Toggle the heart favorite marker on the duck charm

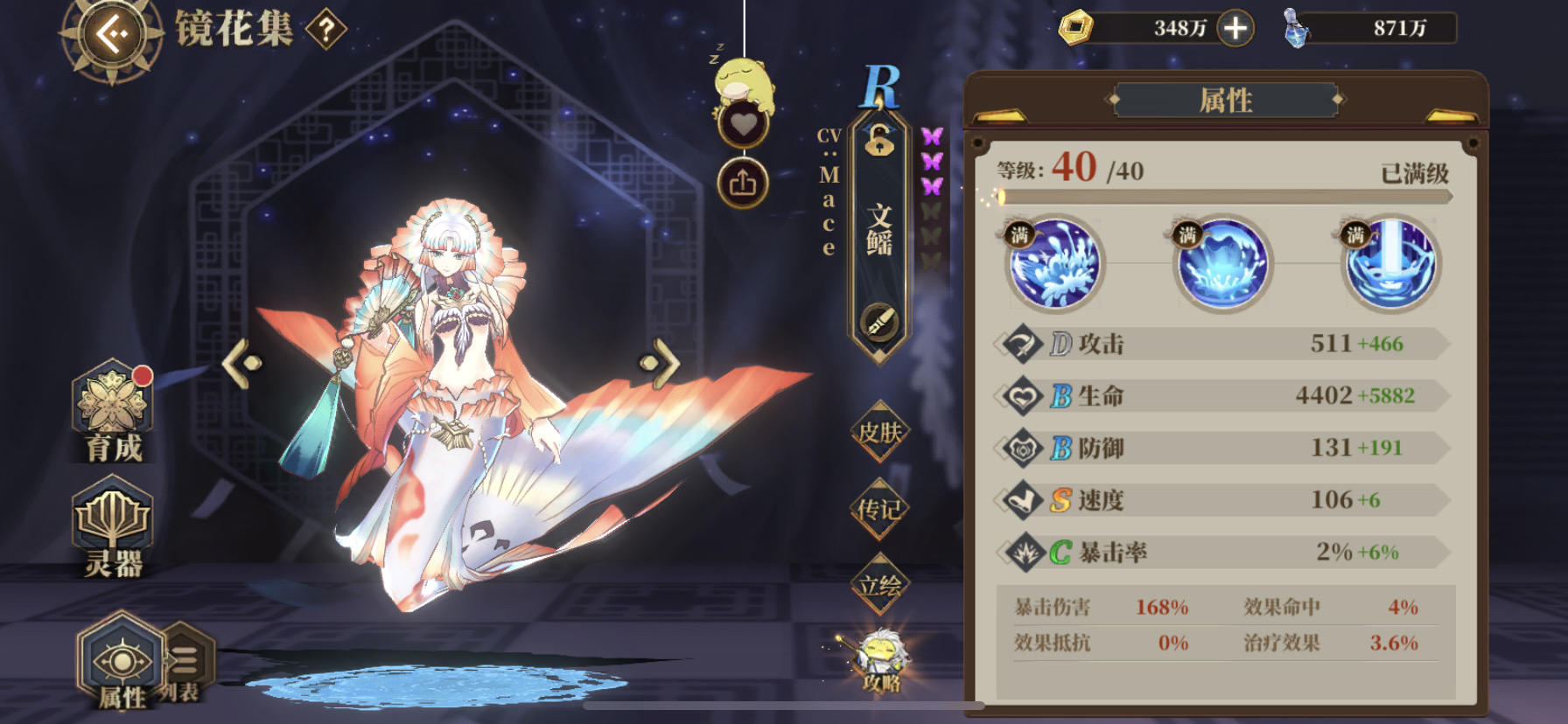coord(742,125)
